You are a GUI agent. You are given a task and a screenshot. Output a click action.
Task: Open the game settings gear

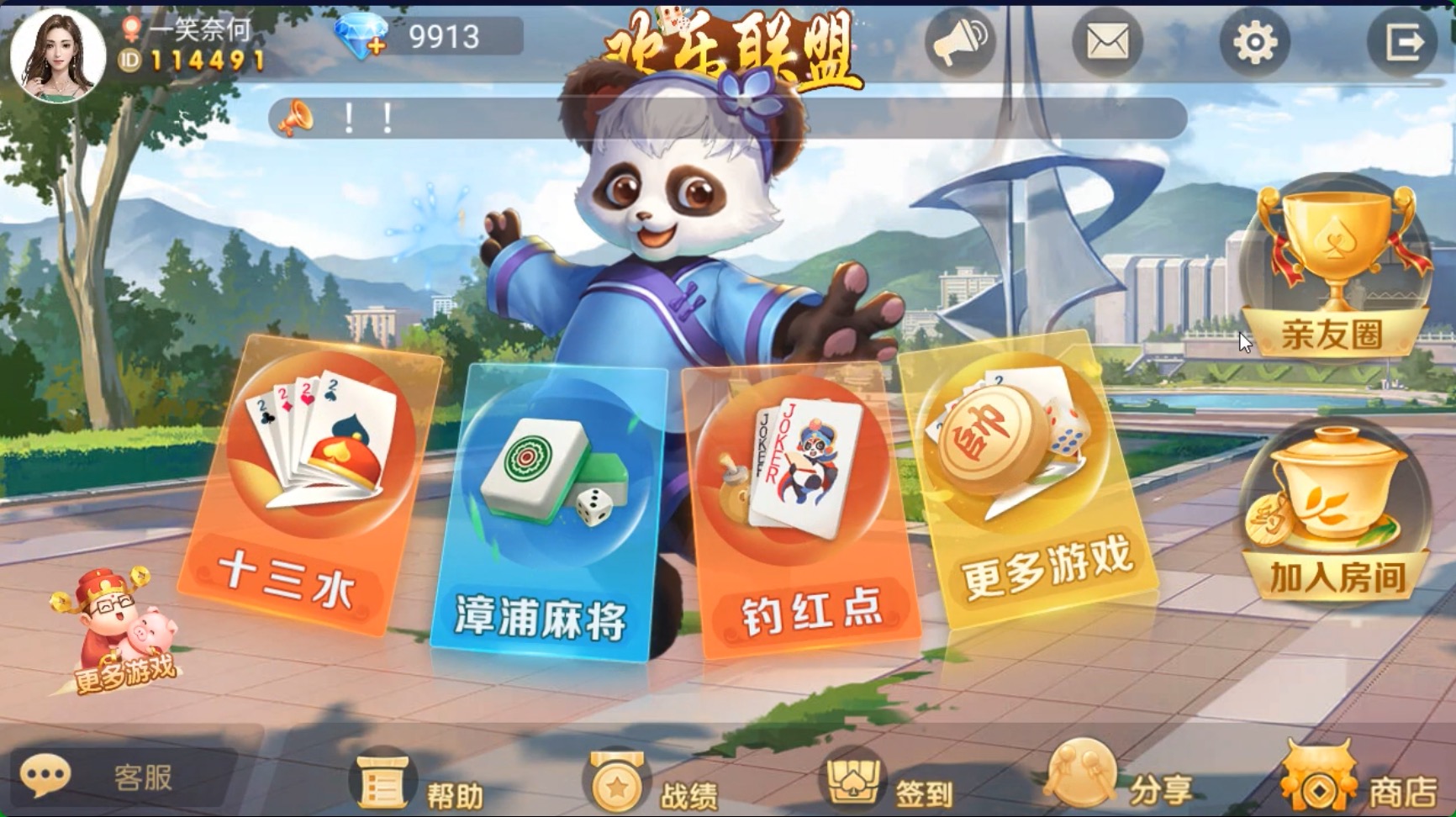pyautogui.click(x=1253, y=40)
